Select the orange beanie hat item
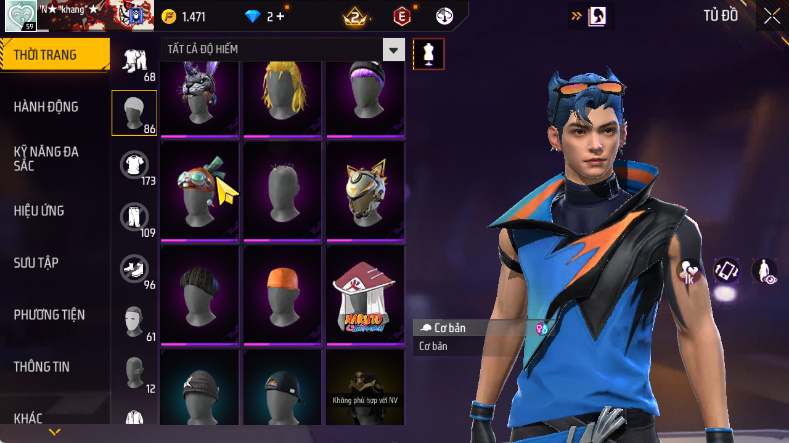This screenshot has width=789, height=443. [281, 293]
